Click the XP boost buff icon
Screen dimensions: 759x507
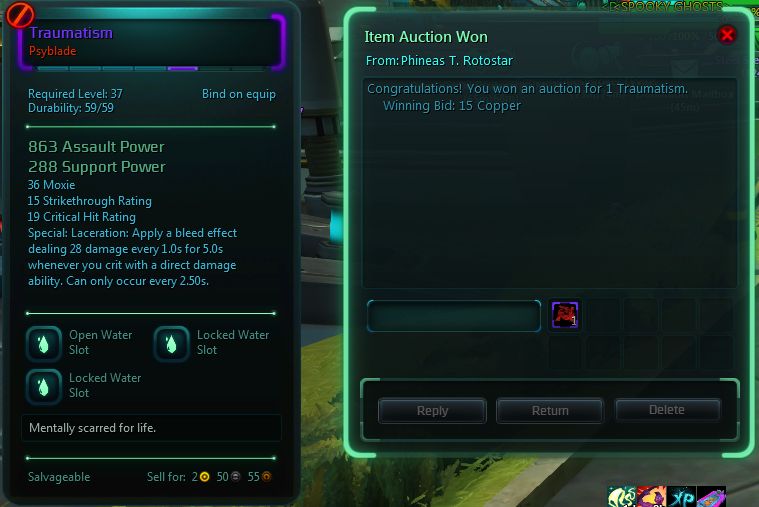pyautogui.click(x=683, y=496)
